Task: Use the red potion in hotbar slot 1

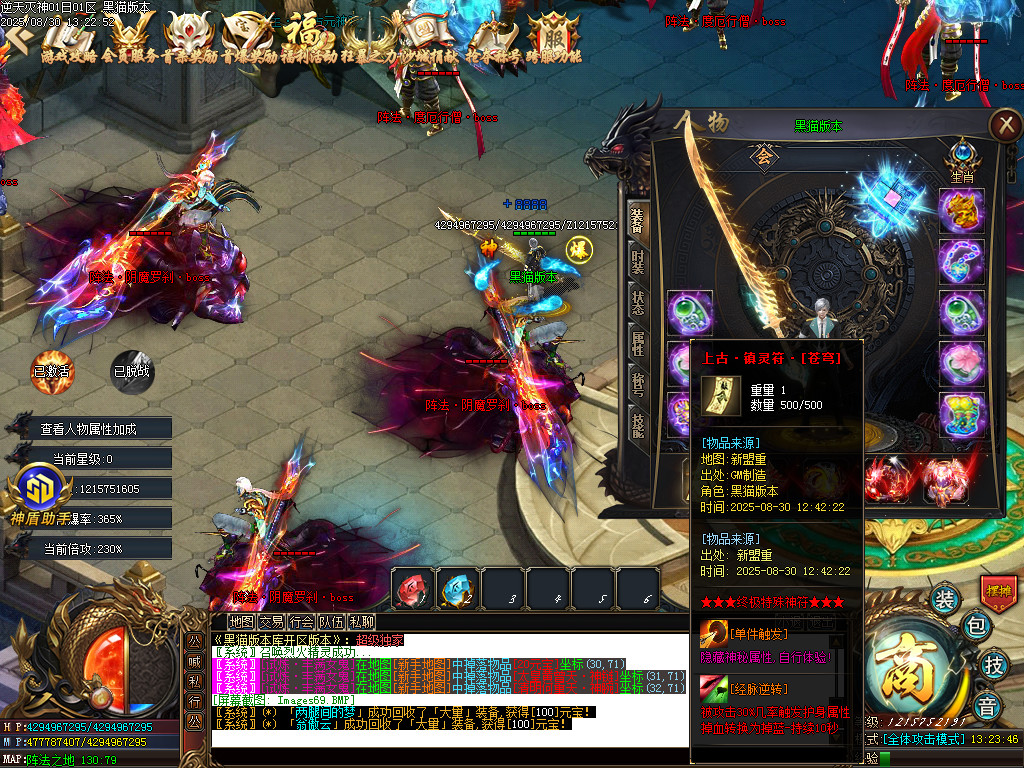Action: [412, 590]
